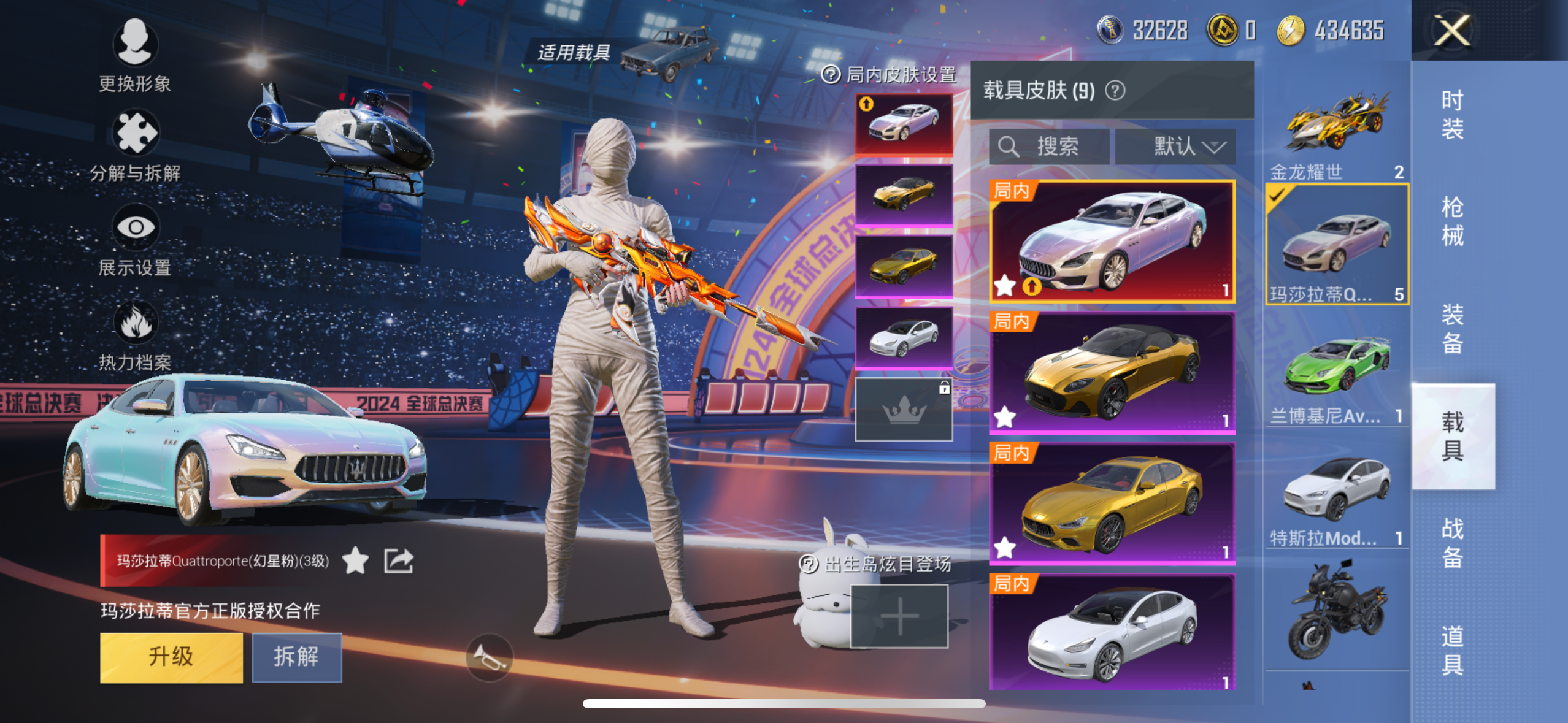Add a 出生岛炫目登场 entrance with plus slot
1568x723 pixels.
[899, 616]
